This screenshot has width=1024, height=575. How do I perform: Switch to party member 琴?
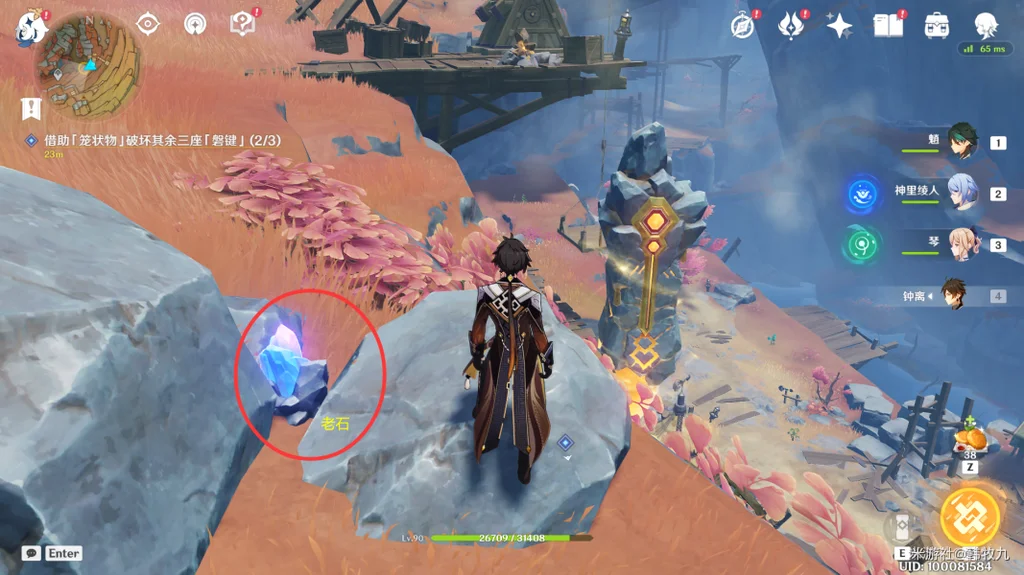tap(962, 245)
